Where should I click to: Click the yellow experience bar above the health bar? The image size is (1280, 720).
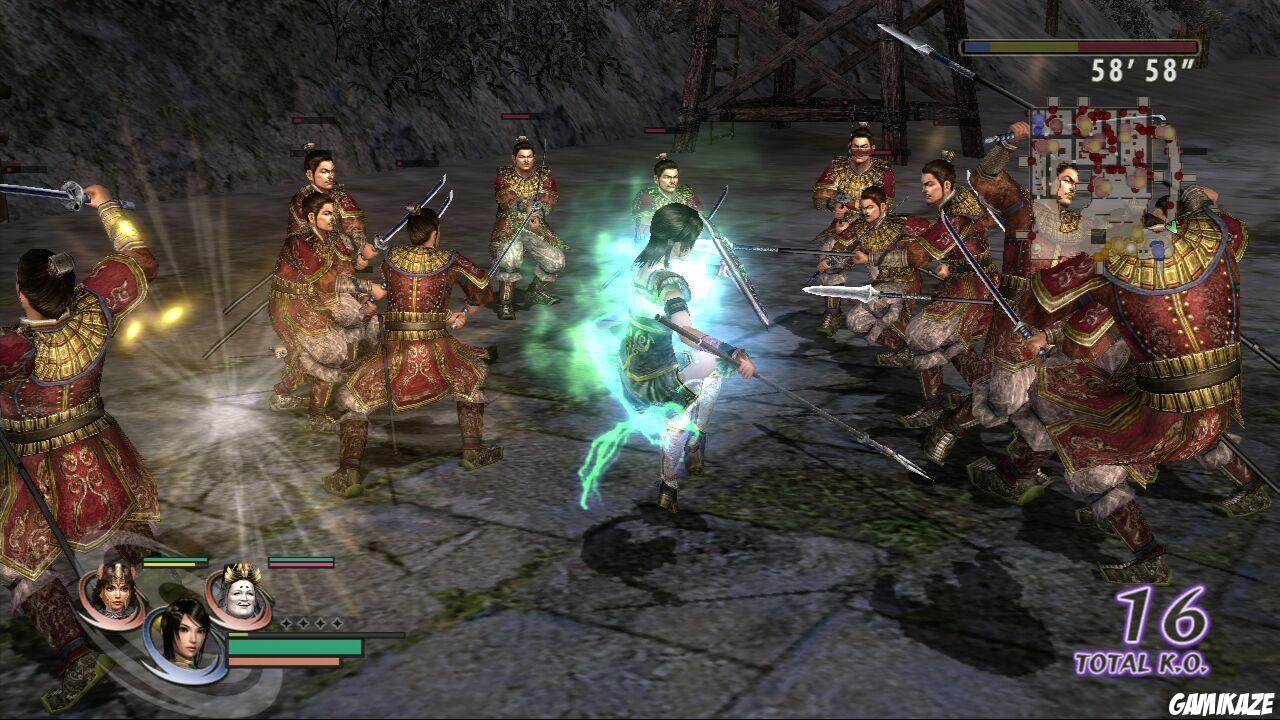238,634
